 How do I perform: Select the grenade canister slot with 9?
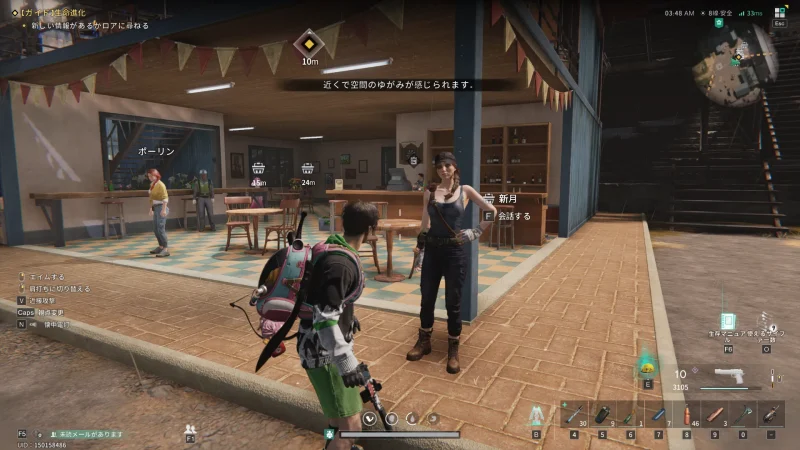coord(603,414)
